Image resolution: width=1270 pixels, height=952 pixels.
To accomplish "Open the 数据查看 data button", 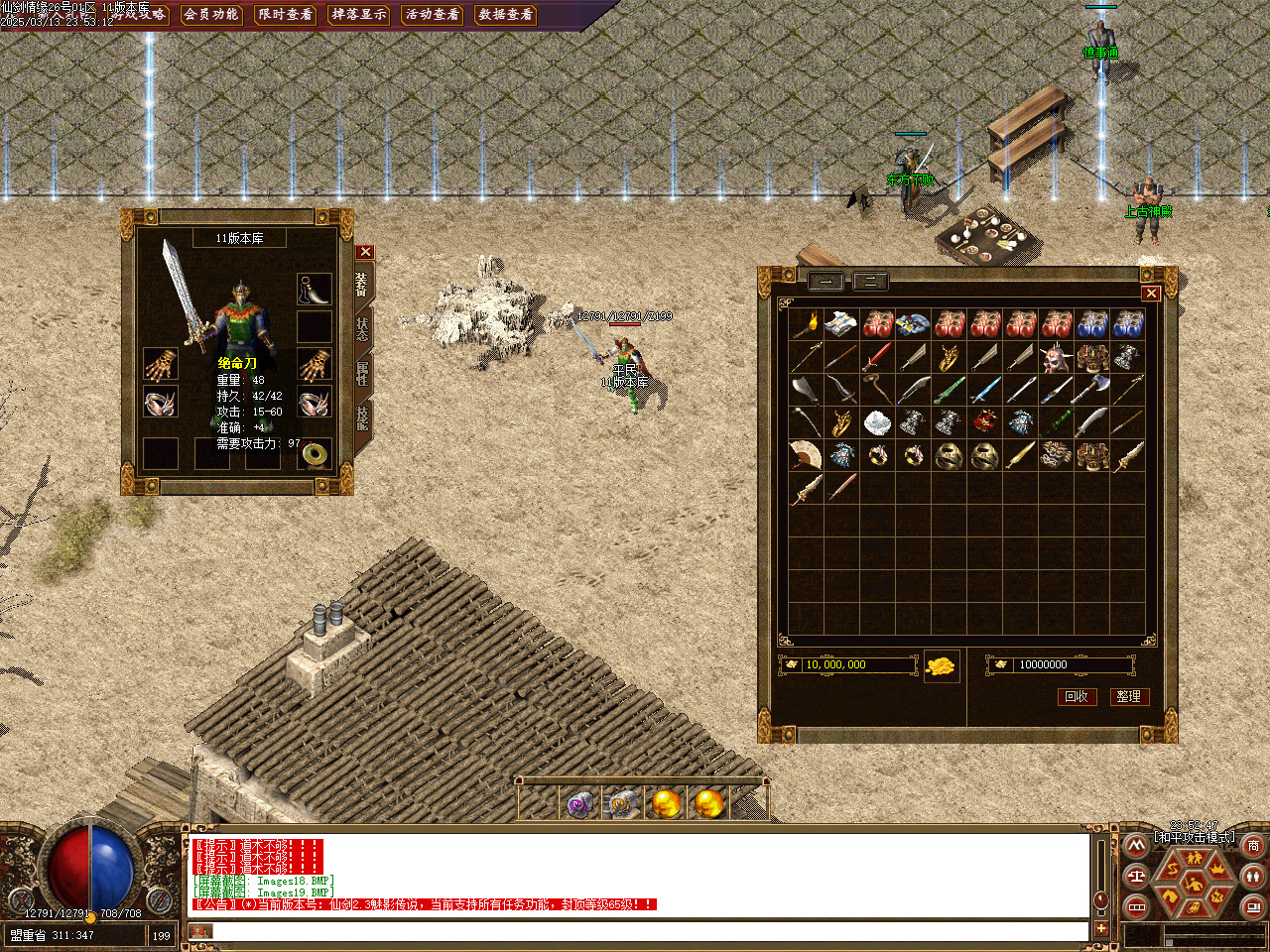I will 506,15.
